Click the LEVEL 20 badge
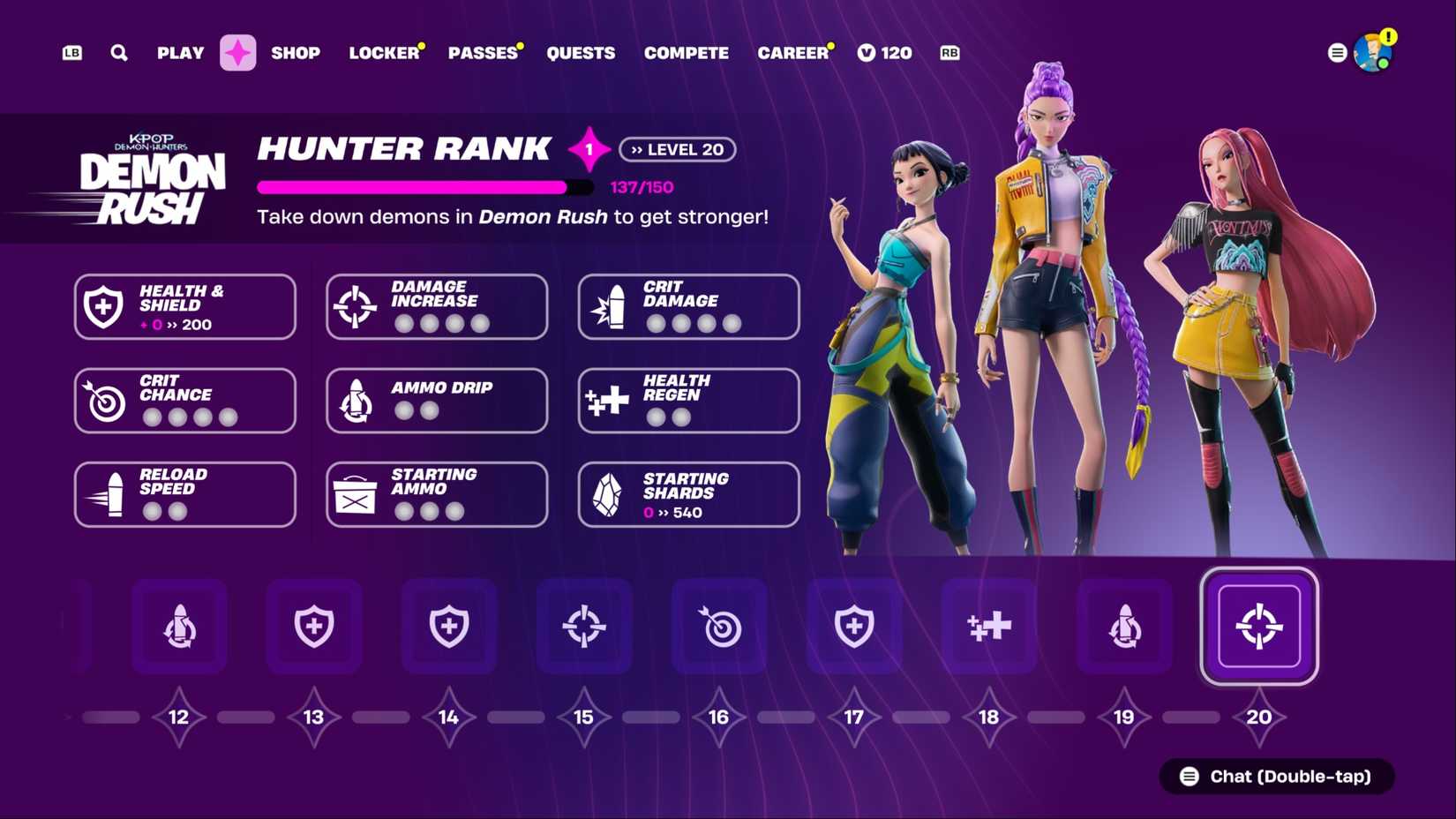The width and height of the screenshot is (1456, 819). [678, 149]
